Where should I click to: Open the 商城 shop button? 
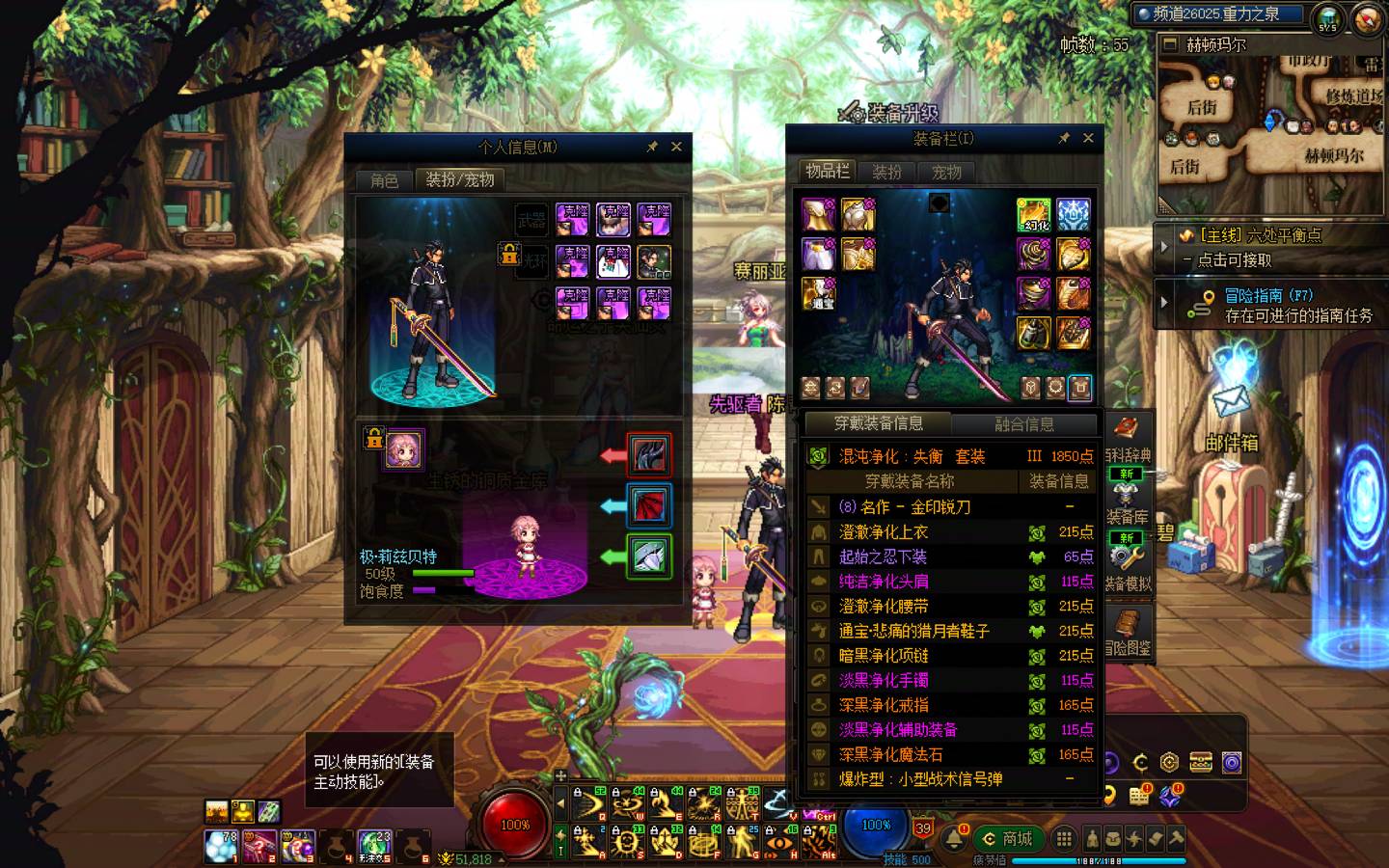click(1008, 839)
